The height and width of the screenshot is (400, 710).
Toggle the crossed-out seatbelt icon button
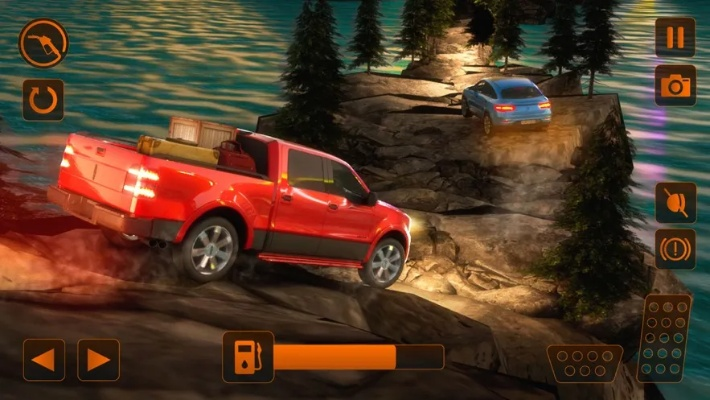tap(675, 202)
